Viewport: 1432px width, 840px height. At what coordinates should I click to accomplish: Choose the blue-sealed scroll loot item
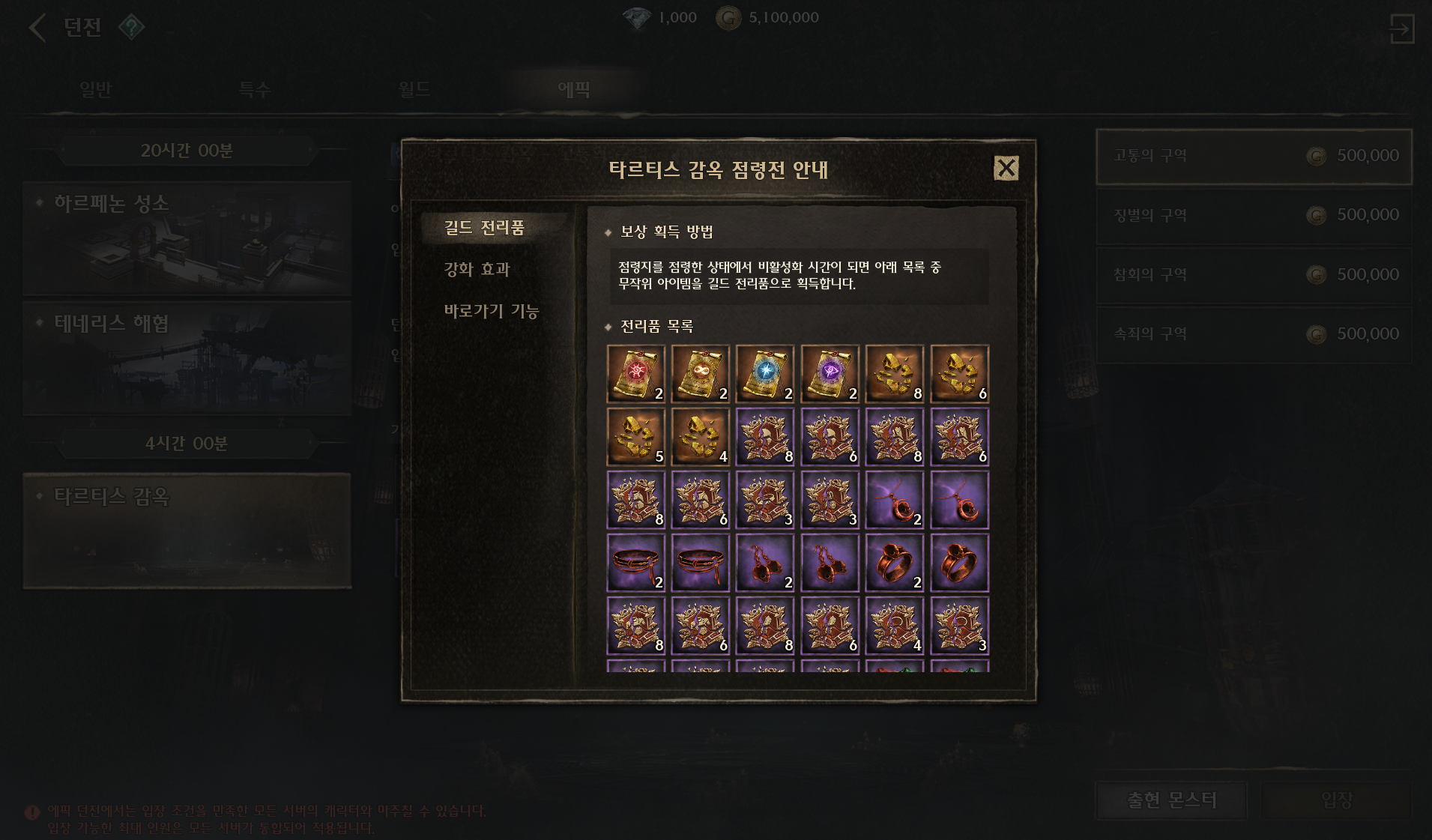(x=764, y=374)
